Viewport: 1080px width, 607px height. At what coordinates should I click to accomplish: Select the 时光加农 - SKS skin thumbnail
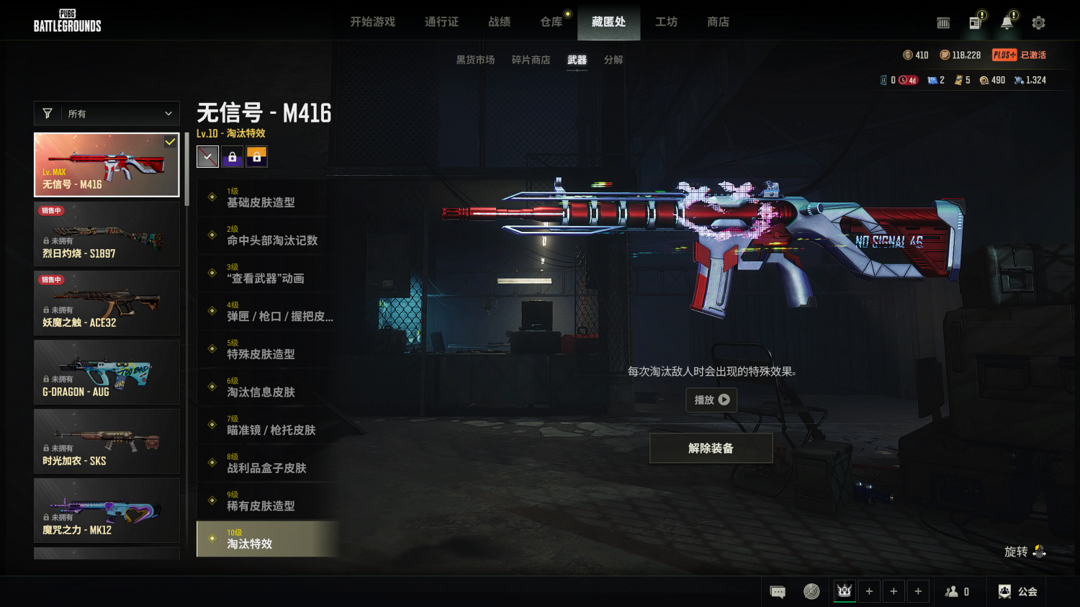107,441
